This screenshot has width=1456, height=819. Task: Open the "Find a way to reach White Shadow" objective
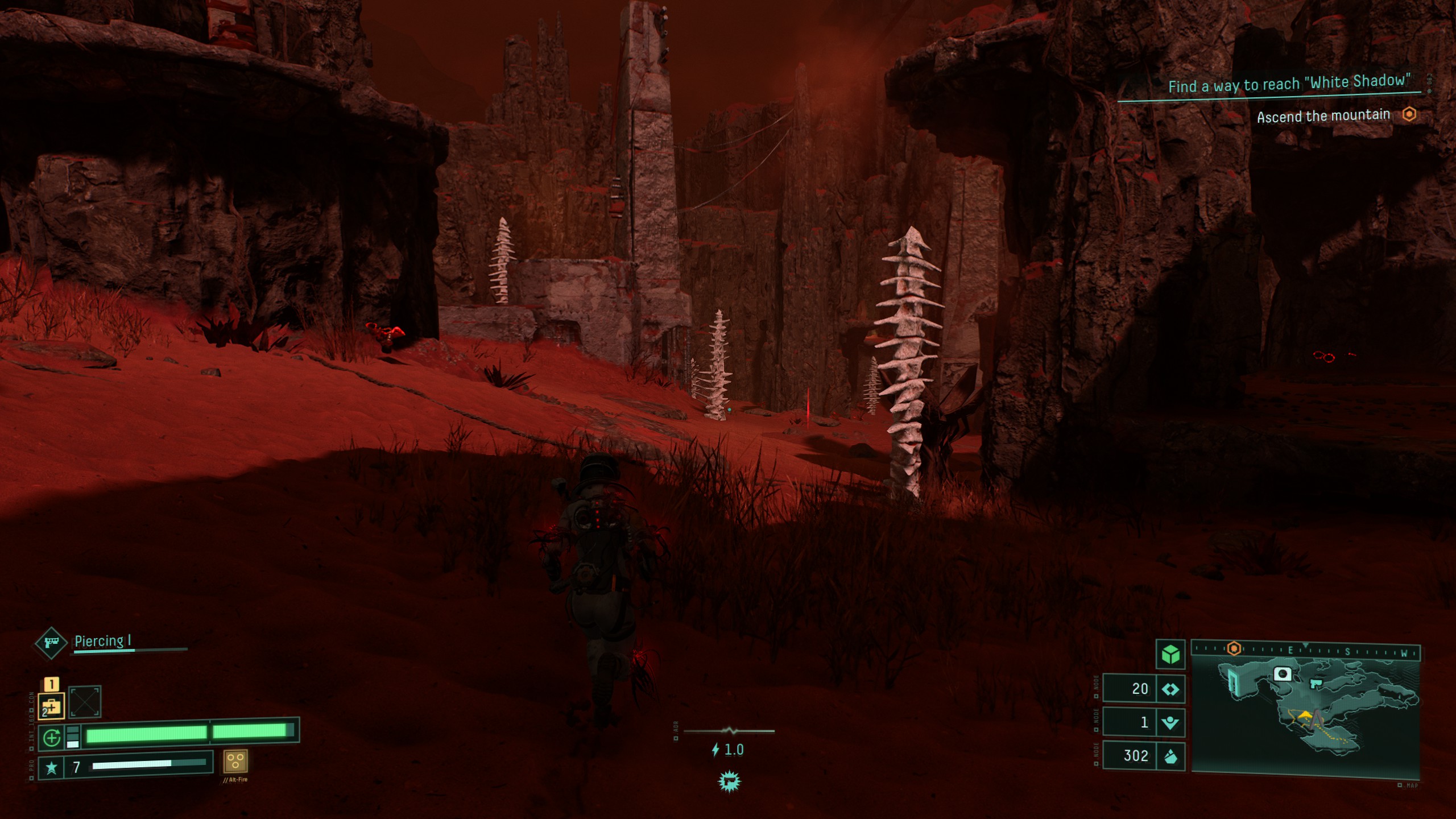1289,84
